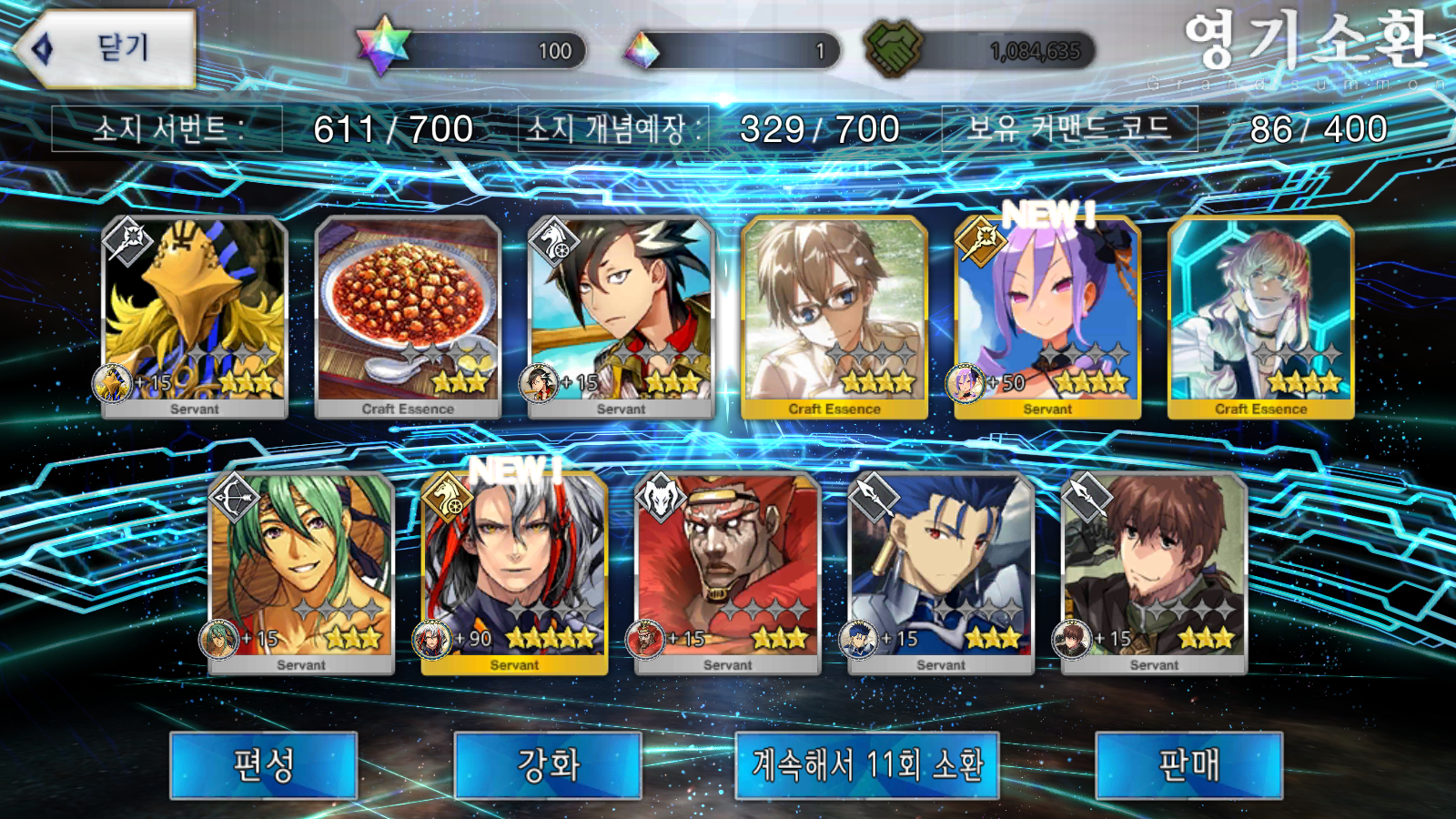Open the 편성 formation menu
Viewport: 1456px width, 819px height.
tap(263, 765)
